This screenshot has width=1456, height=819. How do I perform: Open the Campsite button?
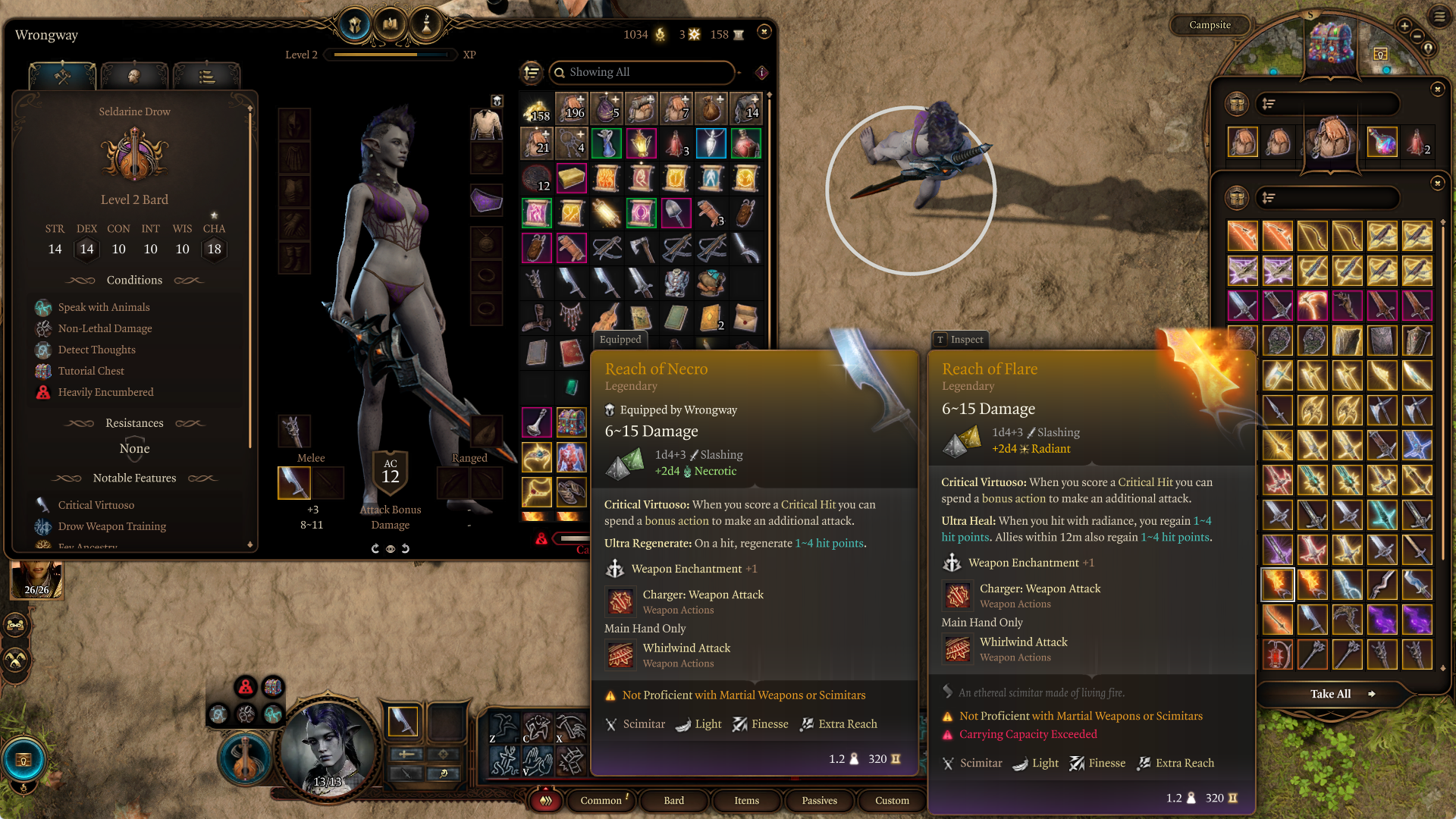point(1210,25)
